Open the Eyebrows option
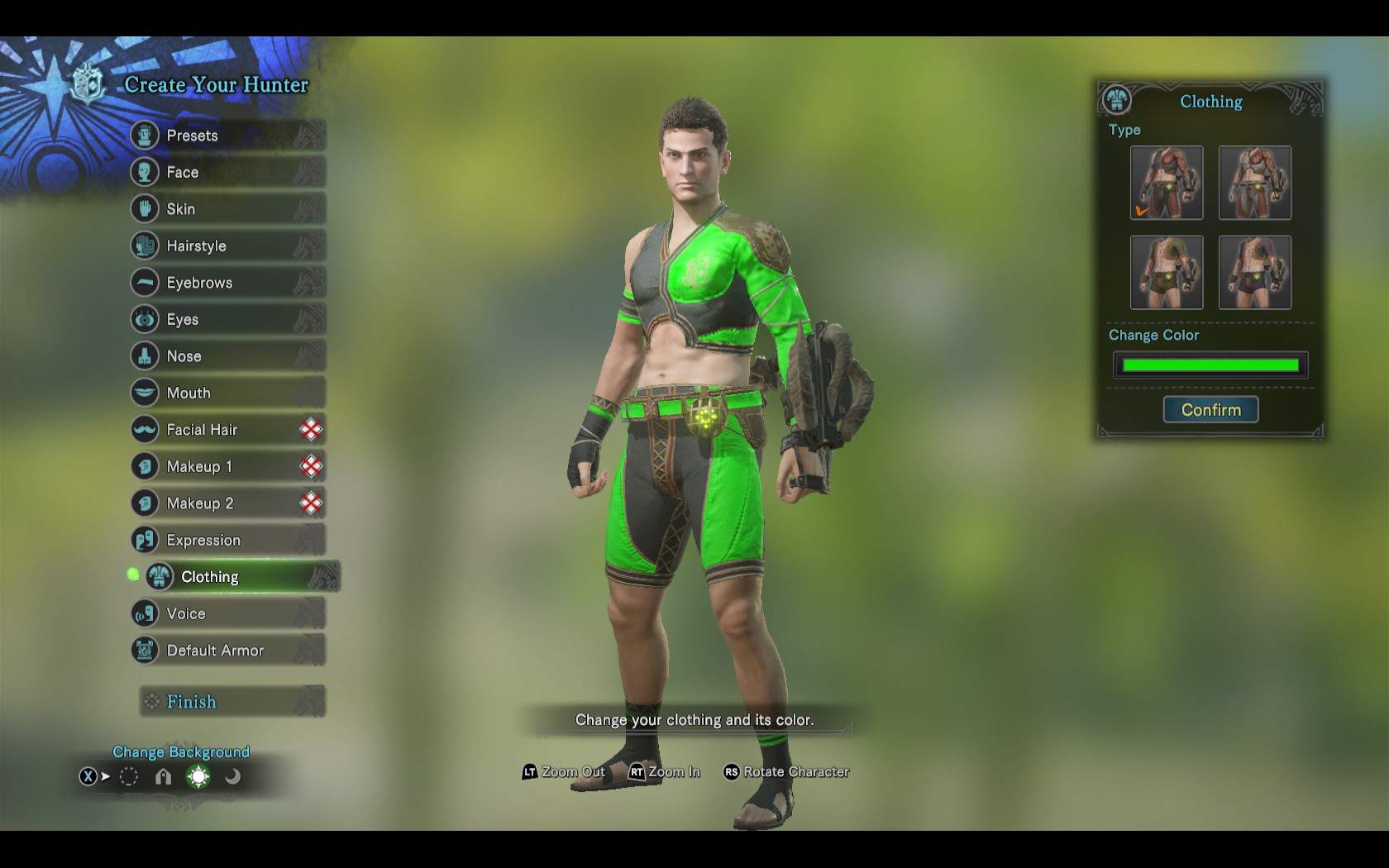The width and height of the screenshot is (1389, 868). tap(227, 283)
